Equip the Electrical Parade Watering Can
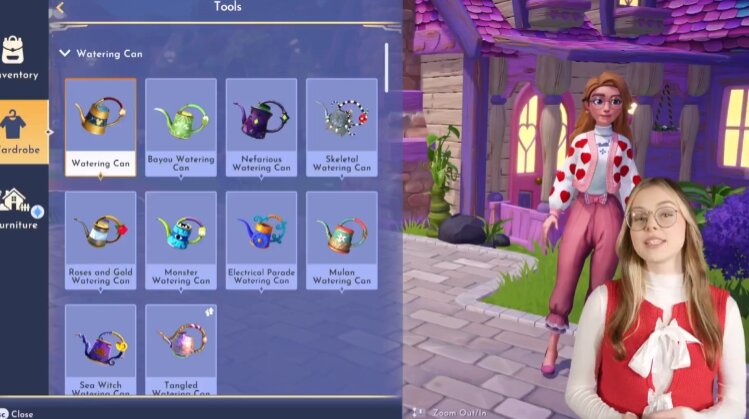This screenshot has width=749, height=419. click(261, 240)
